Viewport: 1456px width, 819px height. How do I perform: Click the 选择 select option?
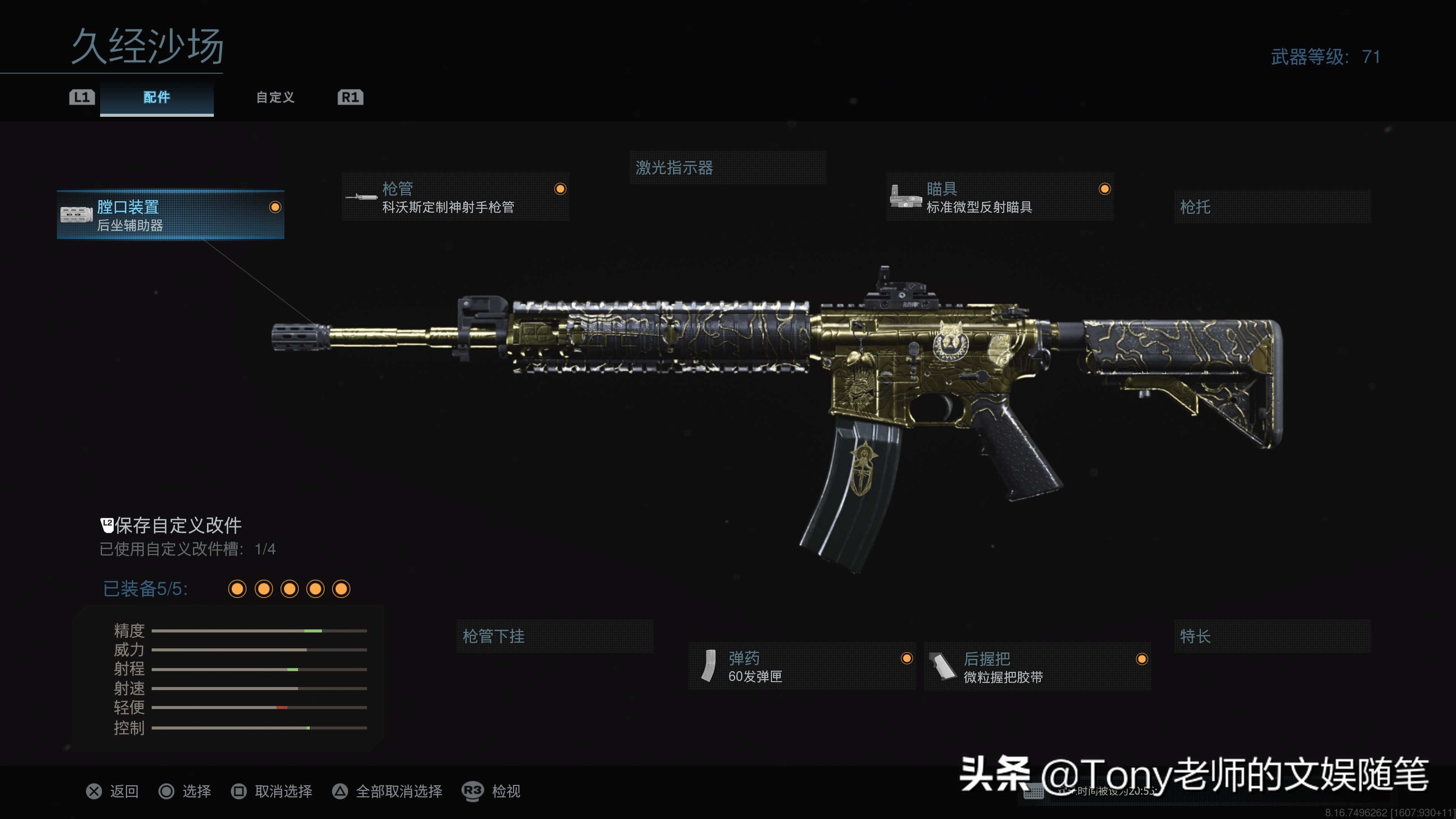pos(185,791)
